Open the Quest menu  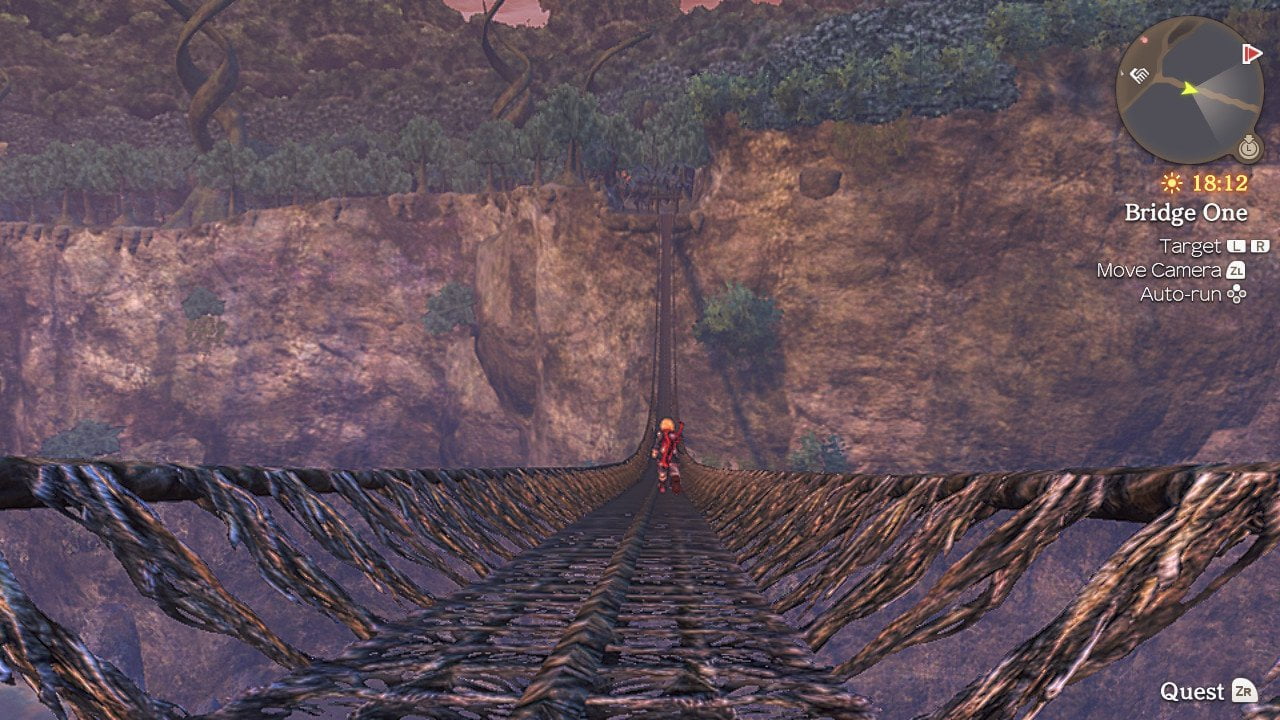pos(1195,691)
